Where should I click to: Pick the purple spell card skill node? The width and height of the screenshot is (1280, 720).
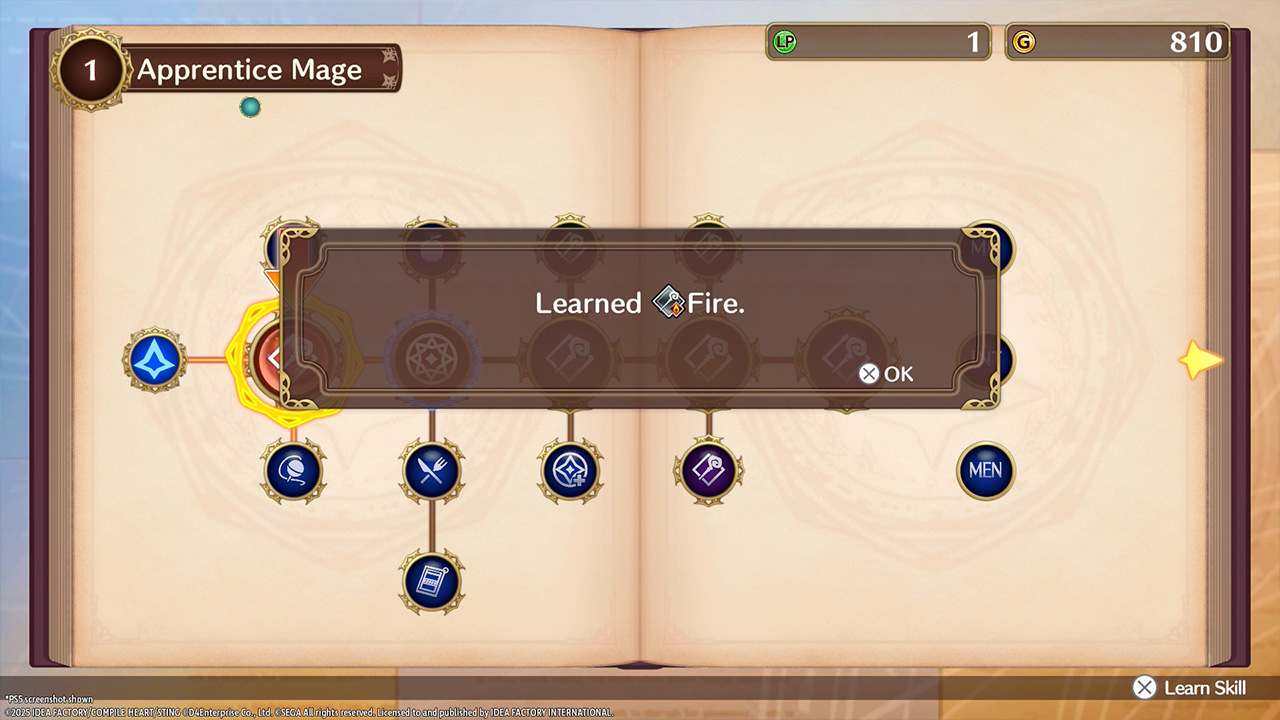708,470
